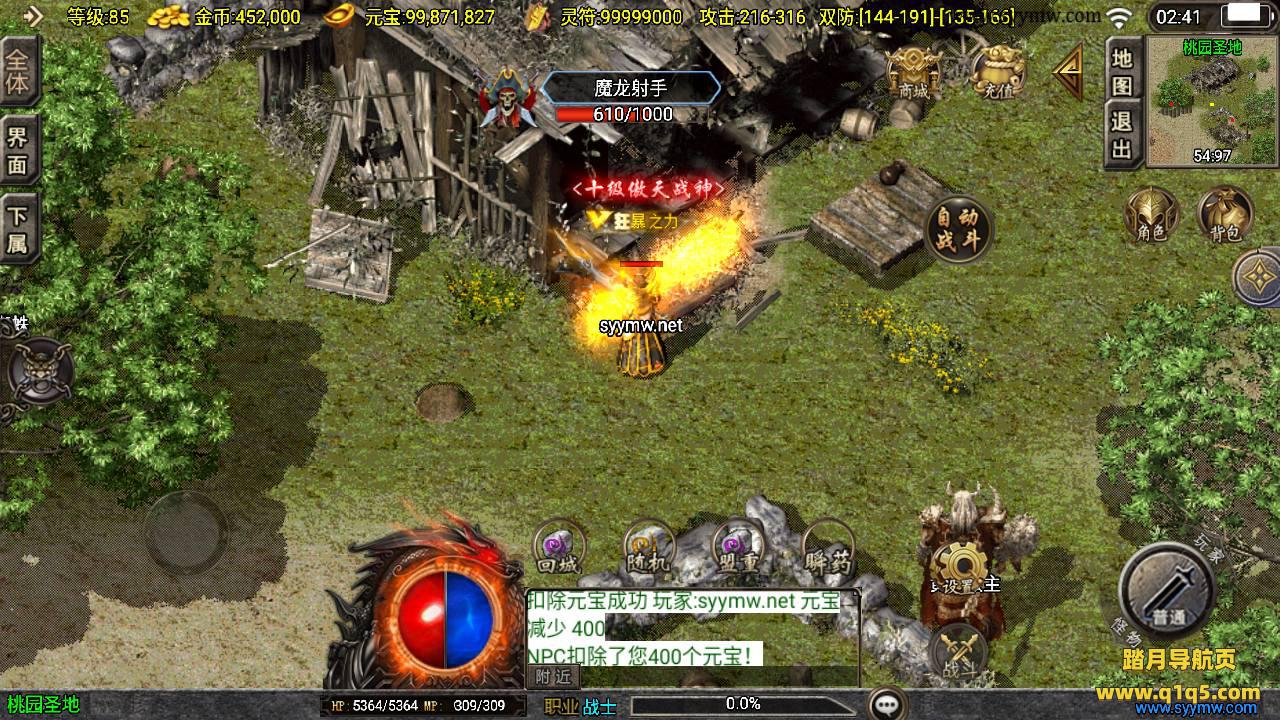Viewport: 1280px width, 720px height.
Task: Open the 商城 shop
Action: point(913,70)
